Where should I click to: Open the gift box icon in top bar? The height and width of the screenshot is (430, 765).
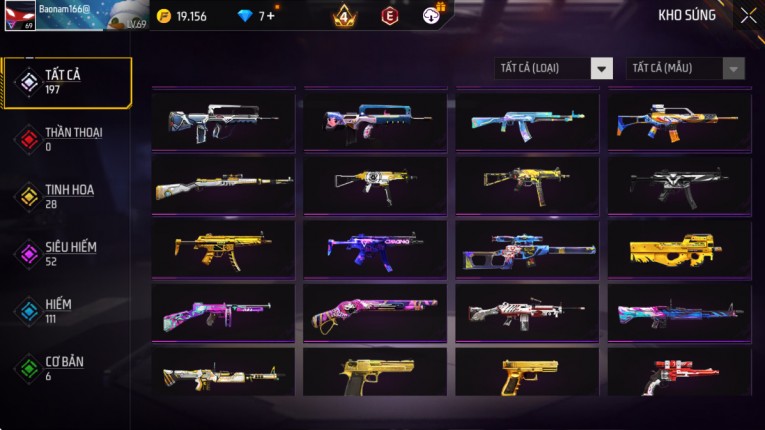(434, 14)
